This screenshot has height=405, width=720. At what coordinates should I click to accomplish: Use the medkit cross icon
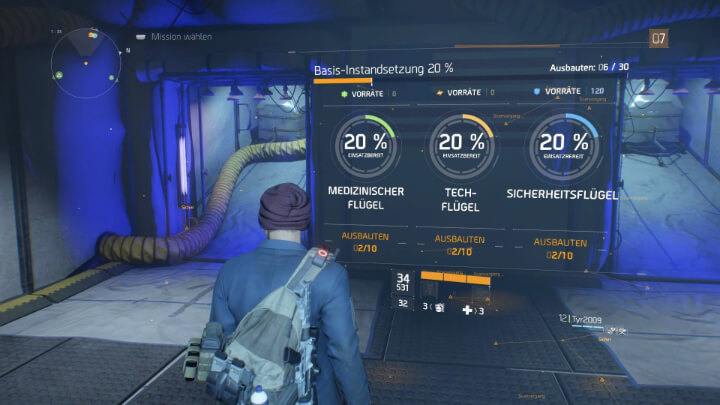[x=468, y=311]
